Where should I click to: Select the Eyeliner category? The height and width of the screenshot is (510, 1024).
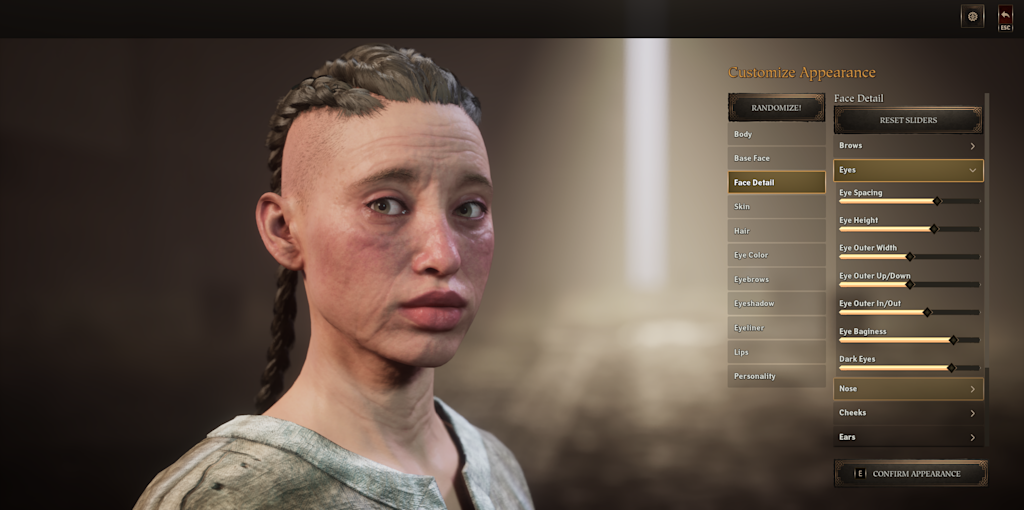776,328
